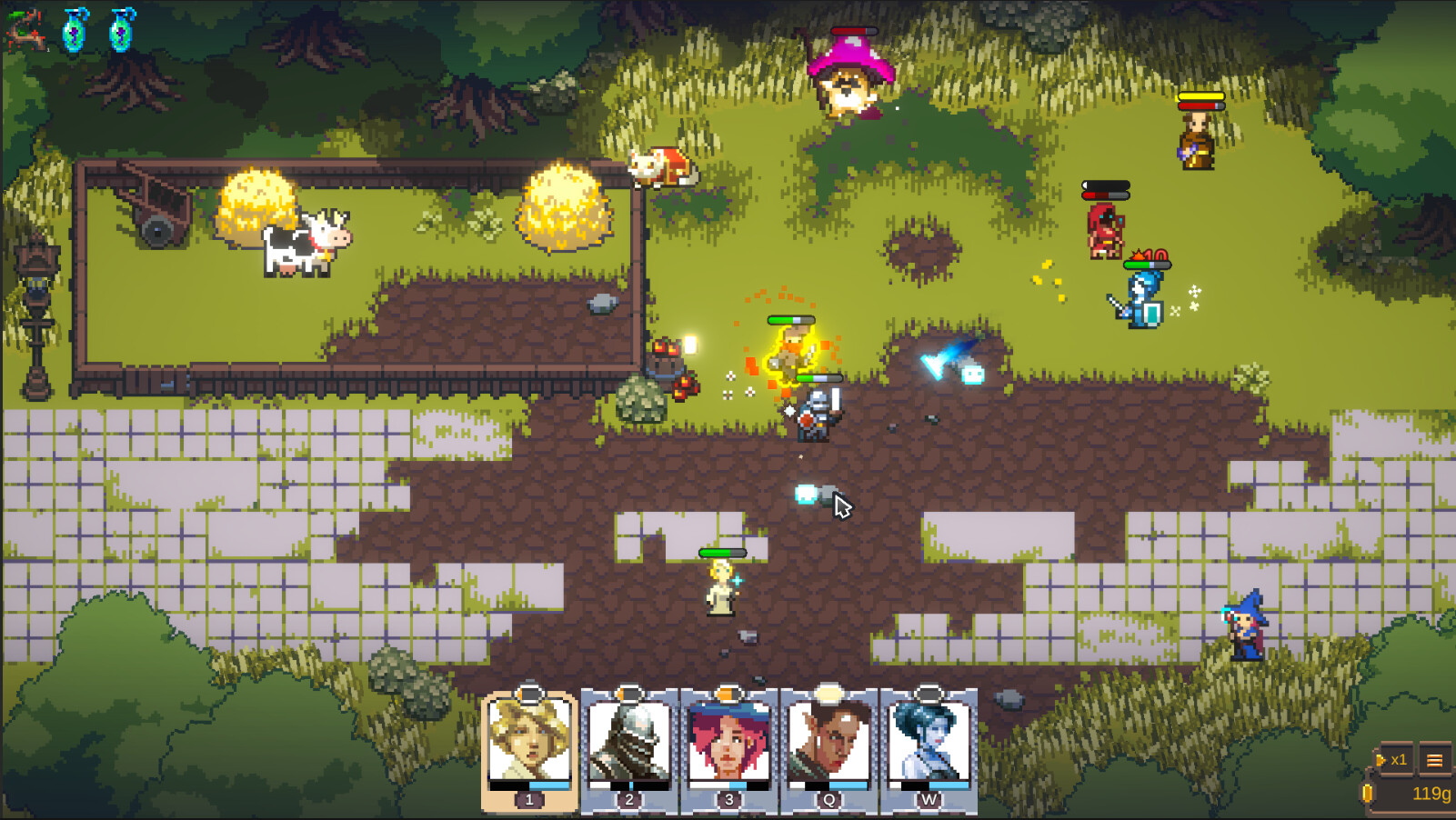Click the wreath crest icon in the top-left corner

25,29
